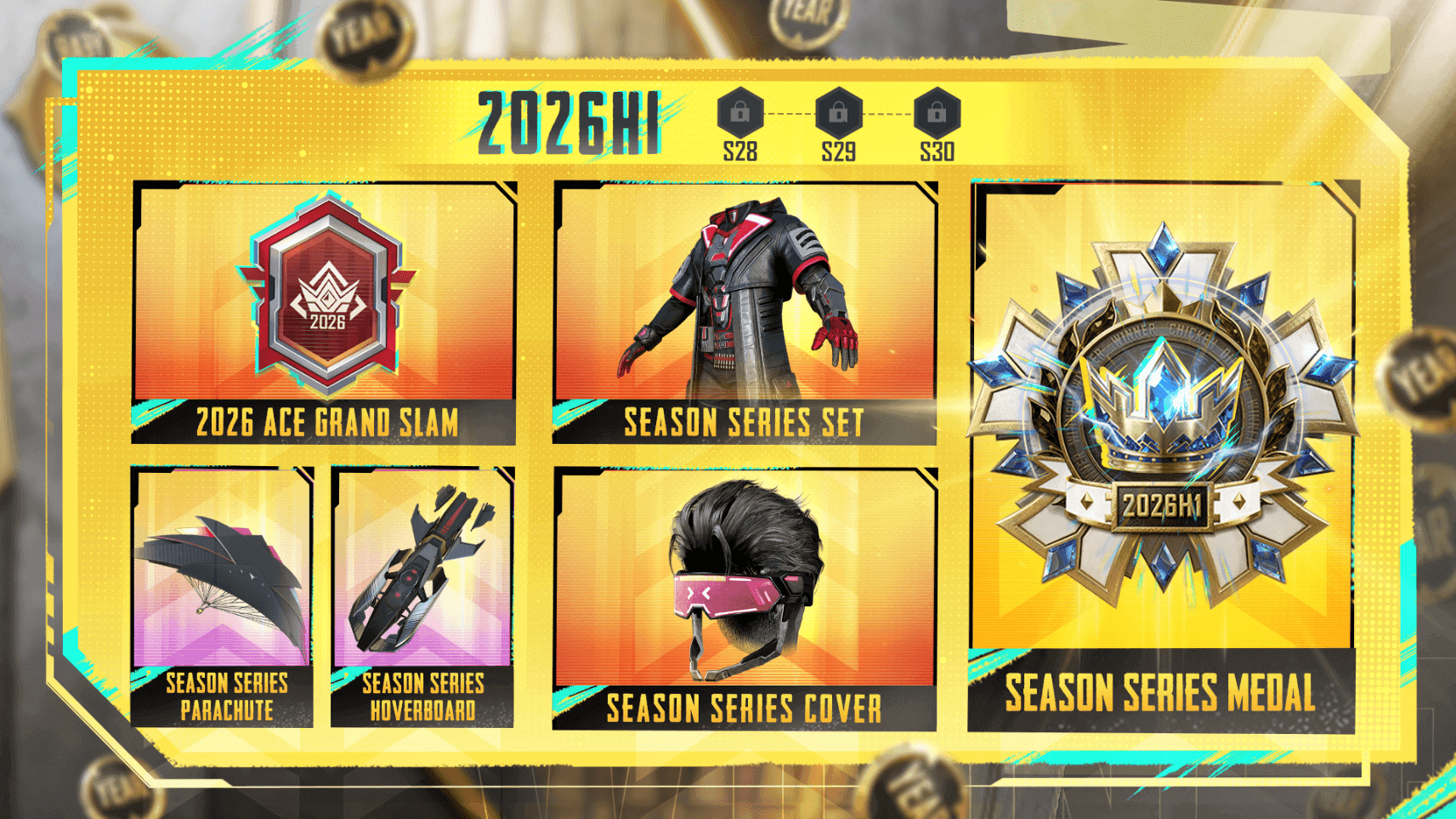Click the locked S30 season hexagon icon
This screenshot has width=1456, height=819.
tap(937, 113)
